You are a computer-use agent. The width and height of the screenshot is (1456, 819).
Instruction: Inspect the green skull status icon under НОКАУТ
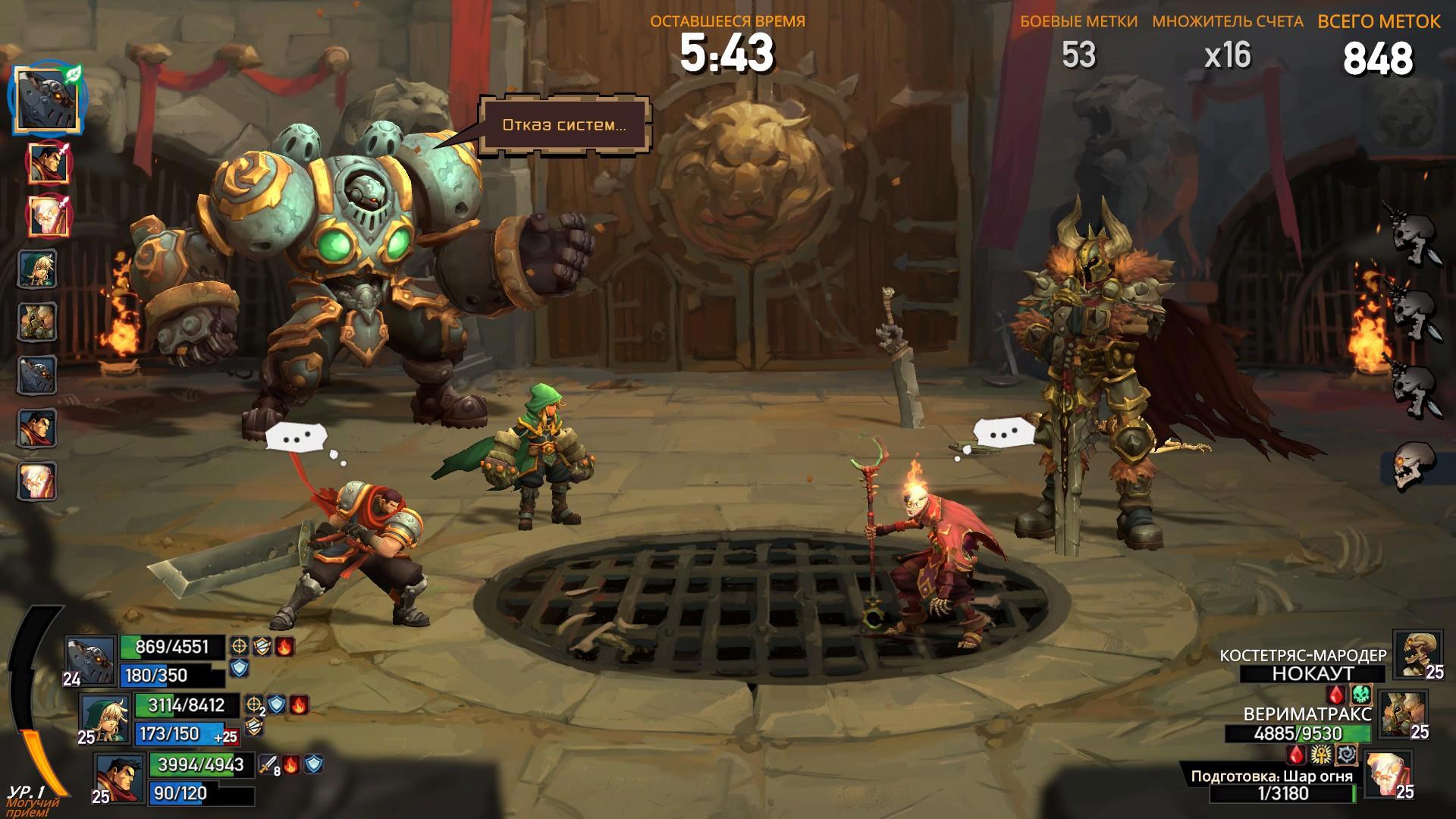pos(1362,694)
